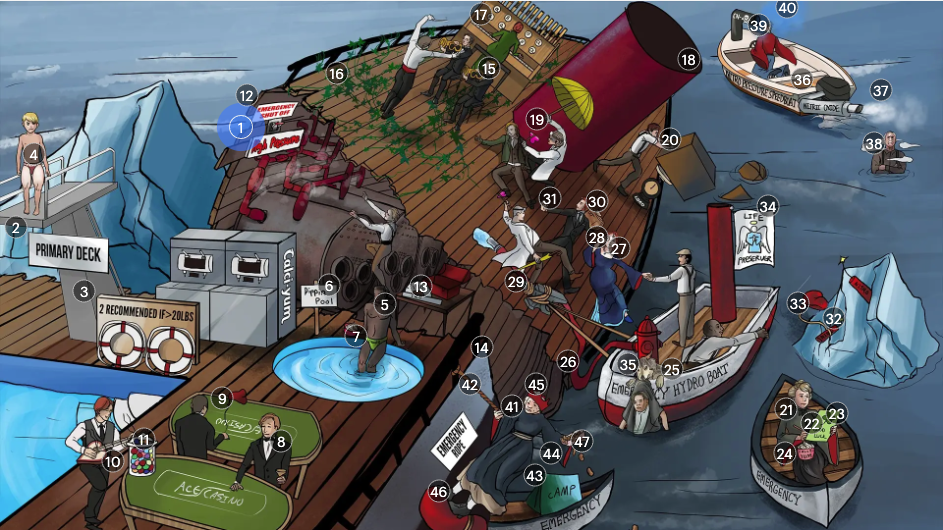Click hotspot marker 14
Image resolution: width=943 pixels, height=530 pixels.
click(x=482, y=348)
